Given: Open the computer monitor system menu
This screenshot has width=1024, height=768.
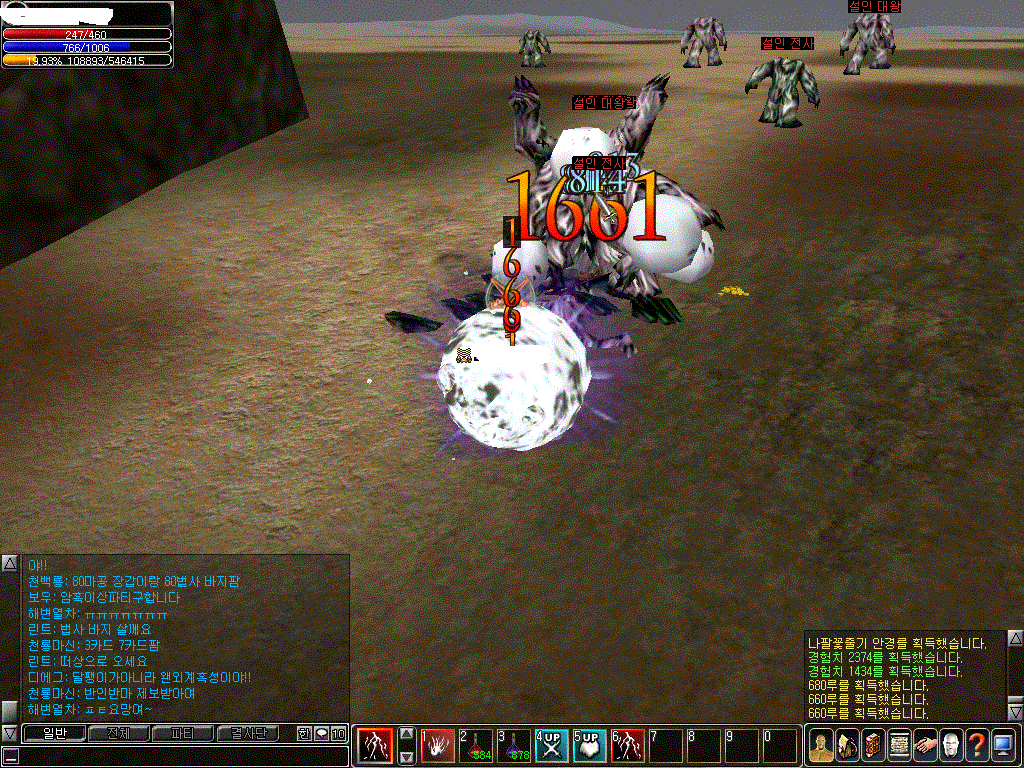Looking at the screenshot, I should 1003,745.
